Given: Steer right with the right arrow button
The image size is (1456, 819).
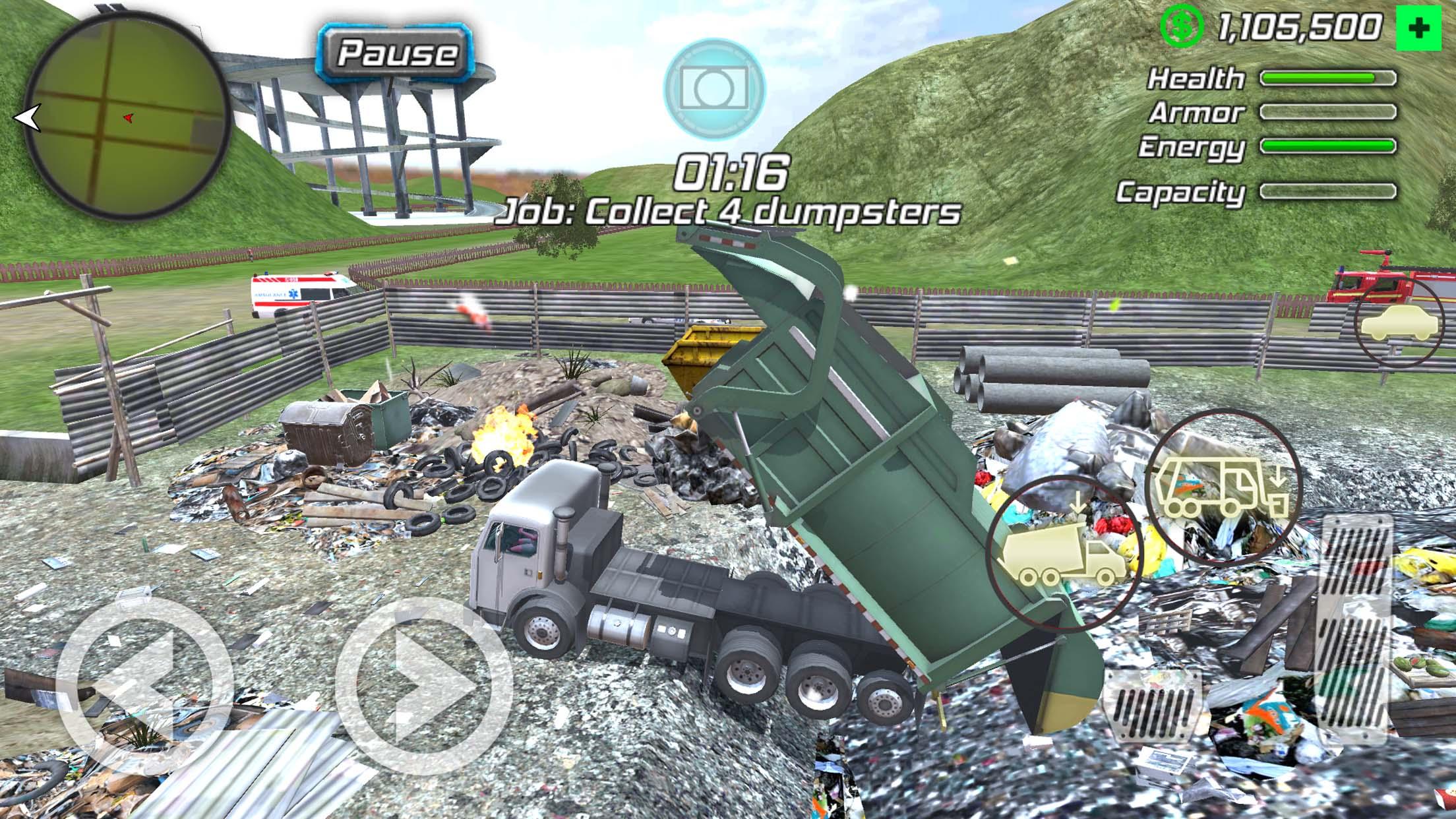Looking at the screenshot, I should click(423, 686).
